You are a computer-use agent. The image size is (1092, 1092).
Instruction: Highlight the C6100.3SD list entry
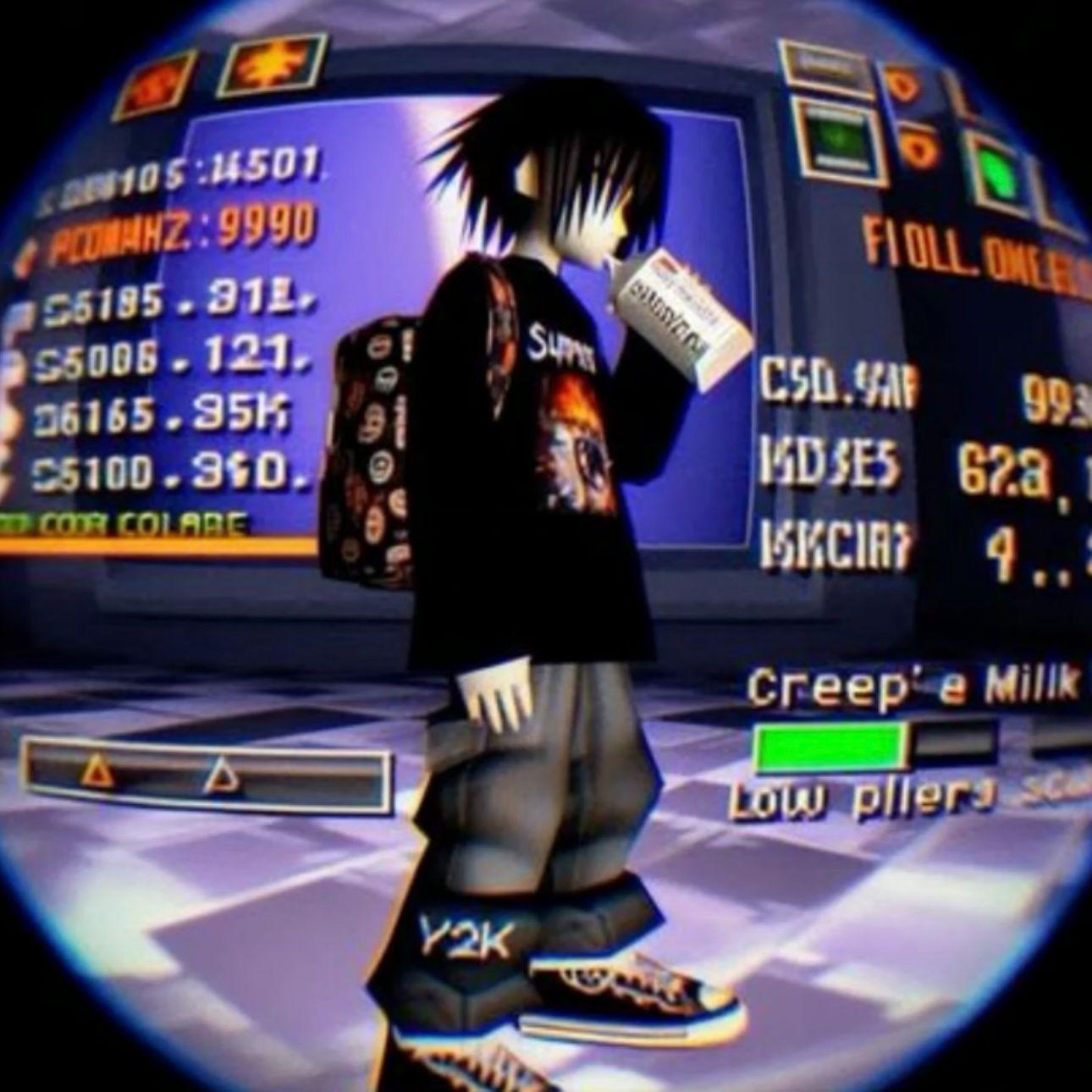(x=169, y=476)
